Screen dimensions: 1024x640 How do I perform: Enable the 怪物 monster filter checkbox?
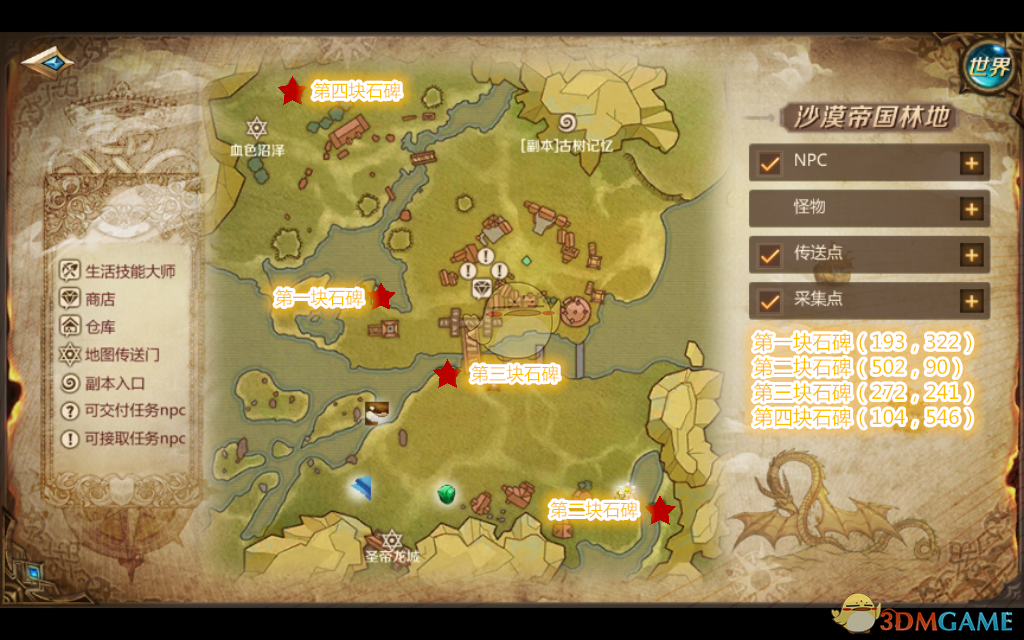tap(769, 208)
